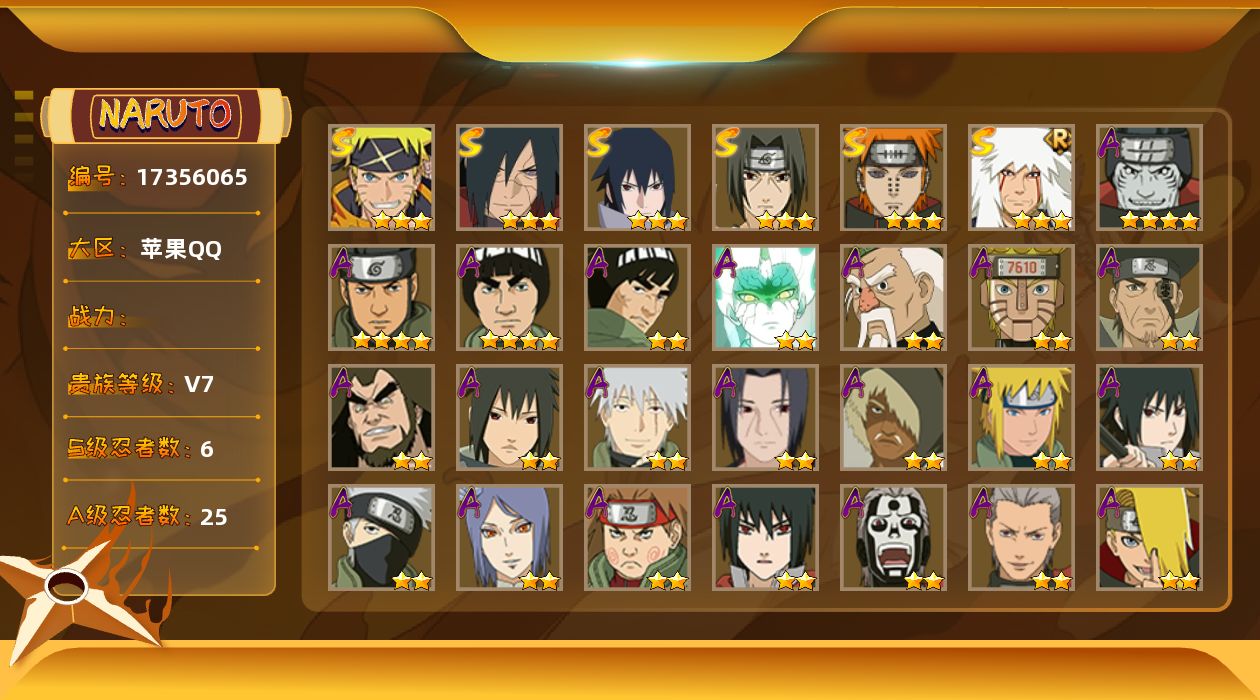Open the green glowing white-faced ninja tile
The image size is (1260, 700).
tap(765, 297)
